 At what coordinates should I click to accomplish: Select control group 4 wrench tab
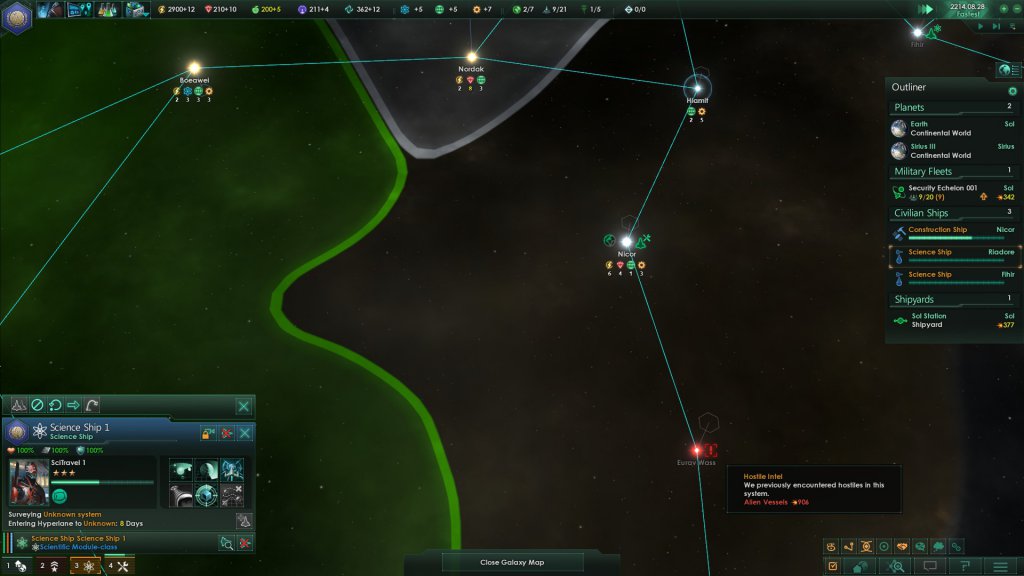click(118, 567)
